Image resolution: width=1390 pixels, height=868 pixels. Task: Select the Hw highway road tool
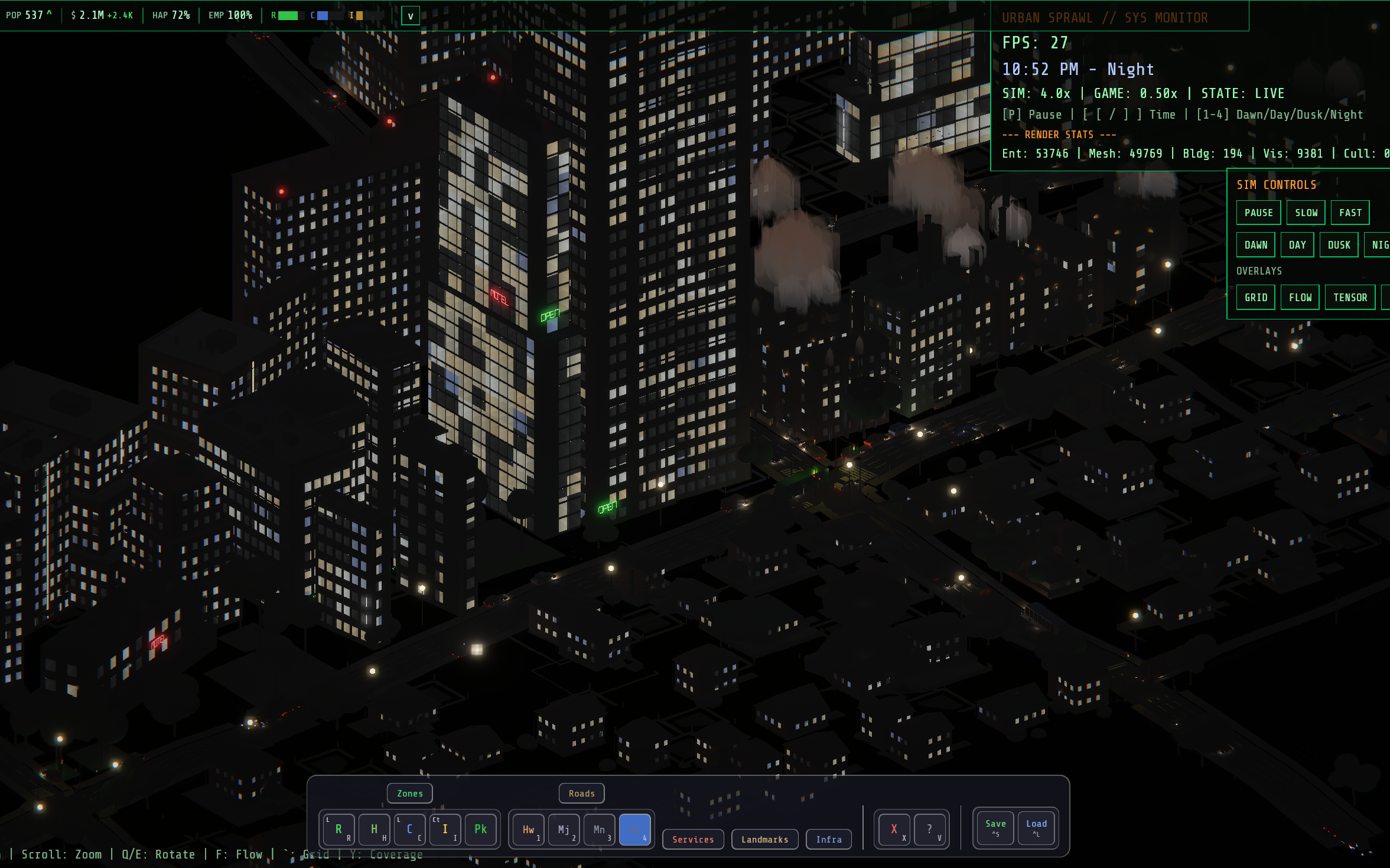click(x=528, y=830)
